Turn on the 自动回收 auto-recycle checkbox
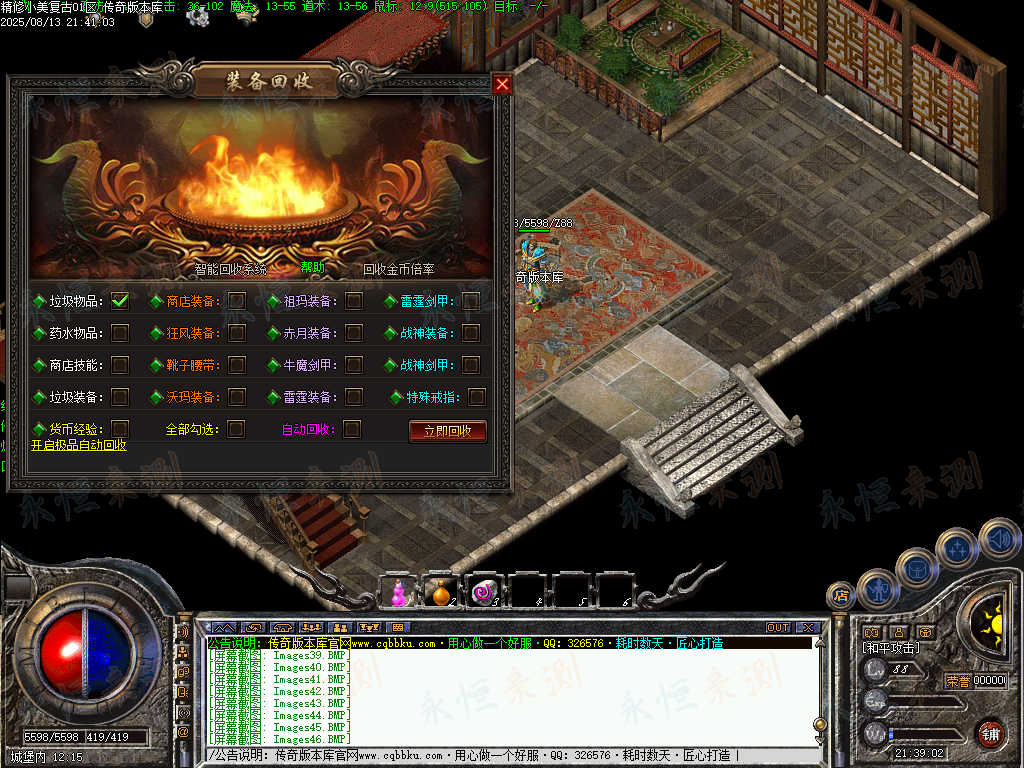This screenshot has height=768, width=1024. (x=352, y=429)
